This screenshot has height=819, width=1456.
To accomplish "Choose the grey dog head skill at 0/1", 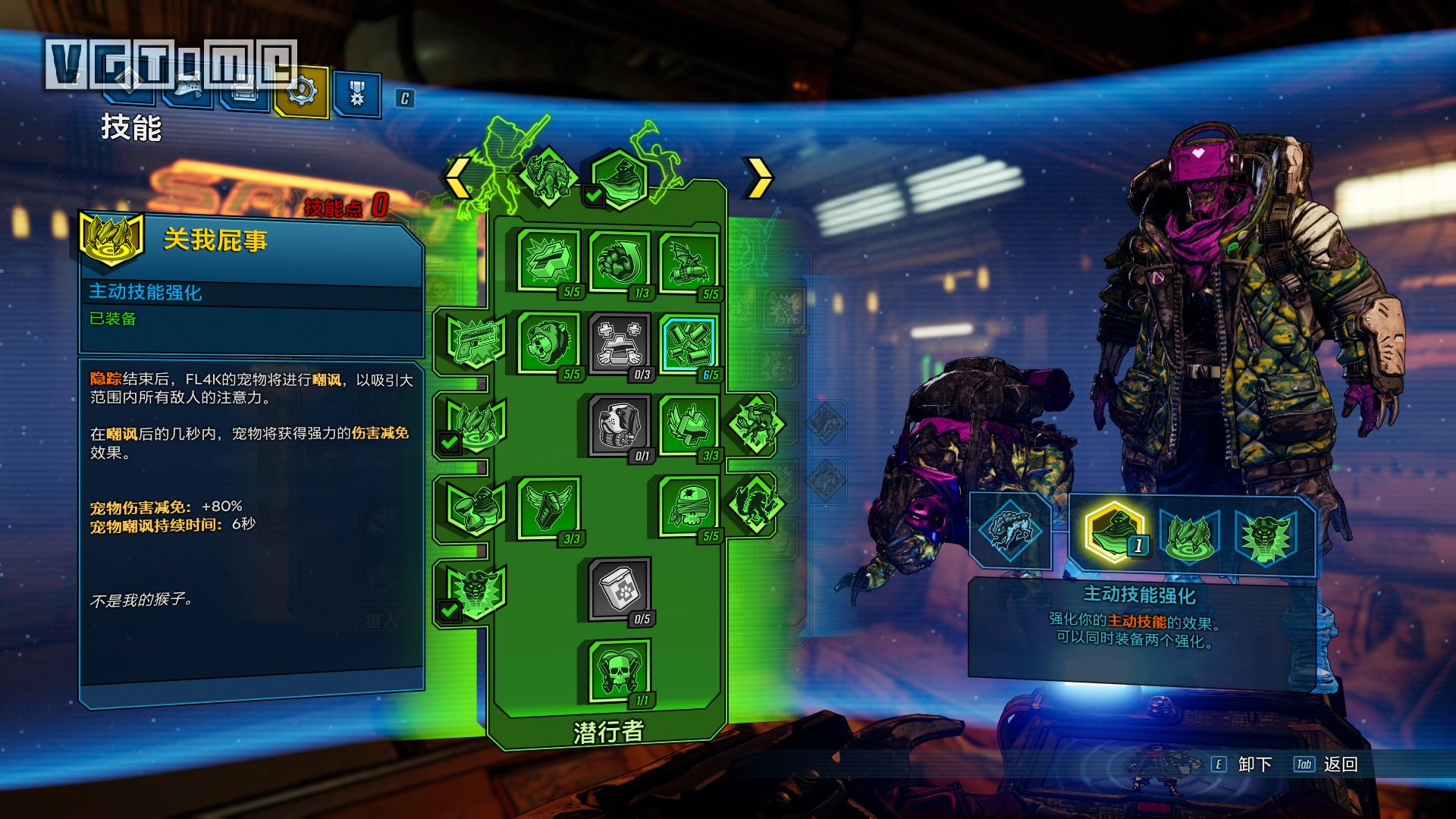I will coord(619,425).
